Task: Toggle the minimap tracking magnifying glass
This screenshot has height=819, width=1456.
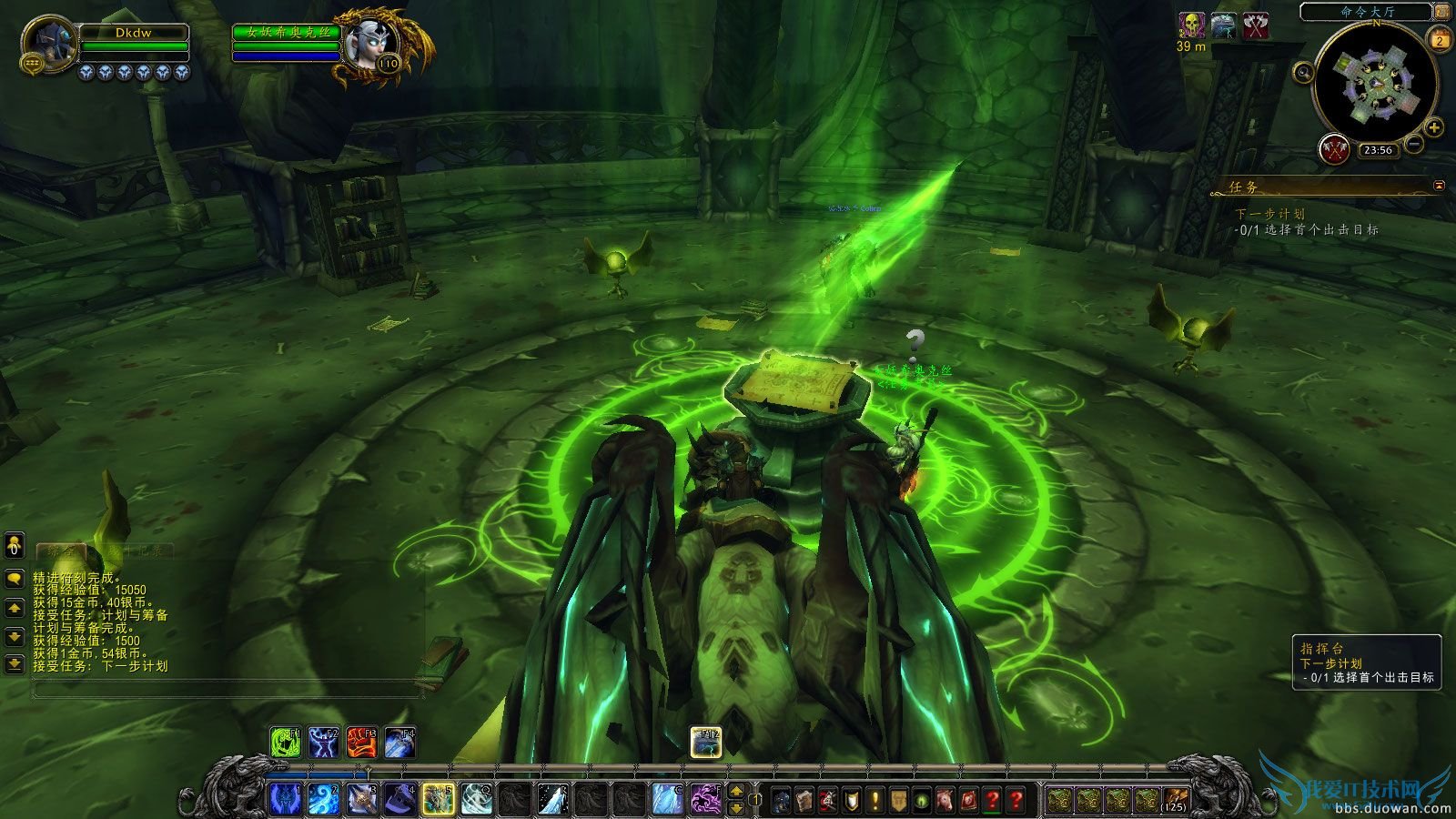Action: pos(1303,74)
